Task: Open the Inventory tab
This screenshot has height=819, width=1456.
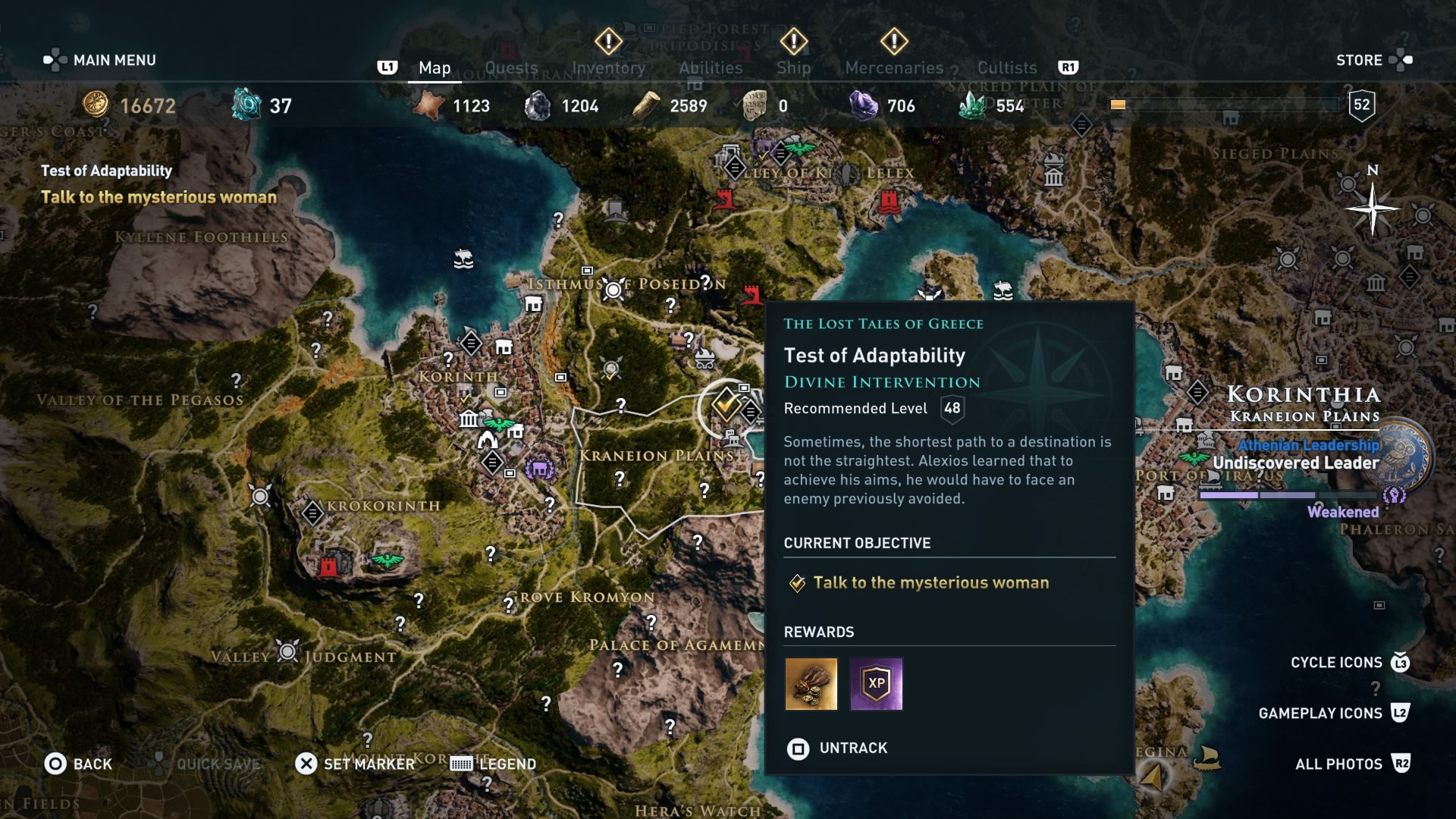Action: 608,68
